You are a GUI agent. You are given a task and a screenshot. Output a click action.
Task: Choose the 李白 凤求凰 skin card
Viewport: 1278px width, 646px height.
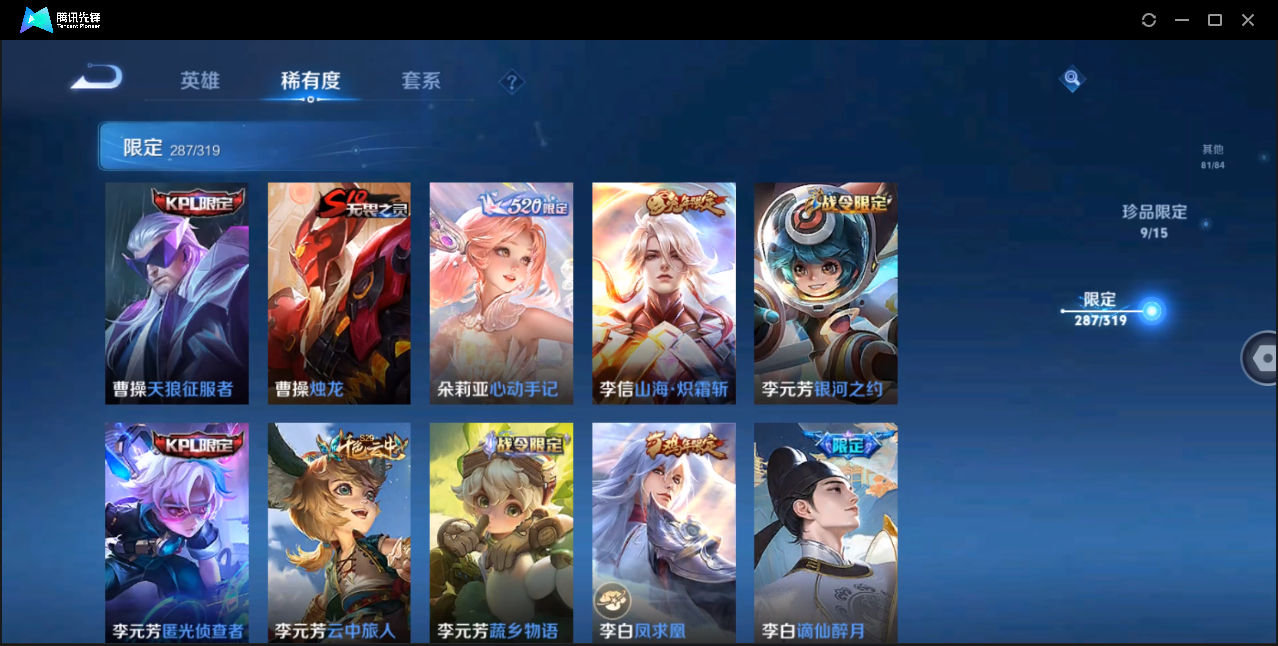664,532
